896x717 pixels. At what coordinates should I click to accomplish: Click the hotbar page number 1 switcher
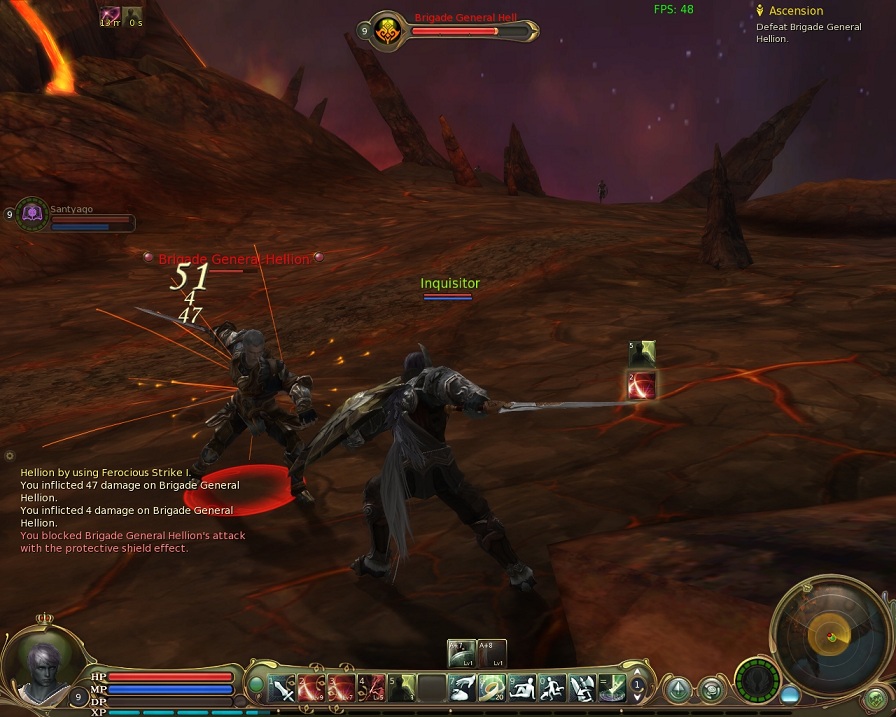[637, 686]
